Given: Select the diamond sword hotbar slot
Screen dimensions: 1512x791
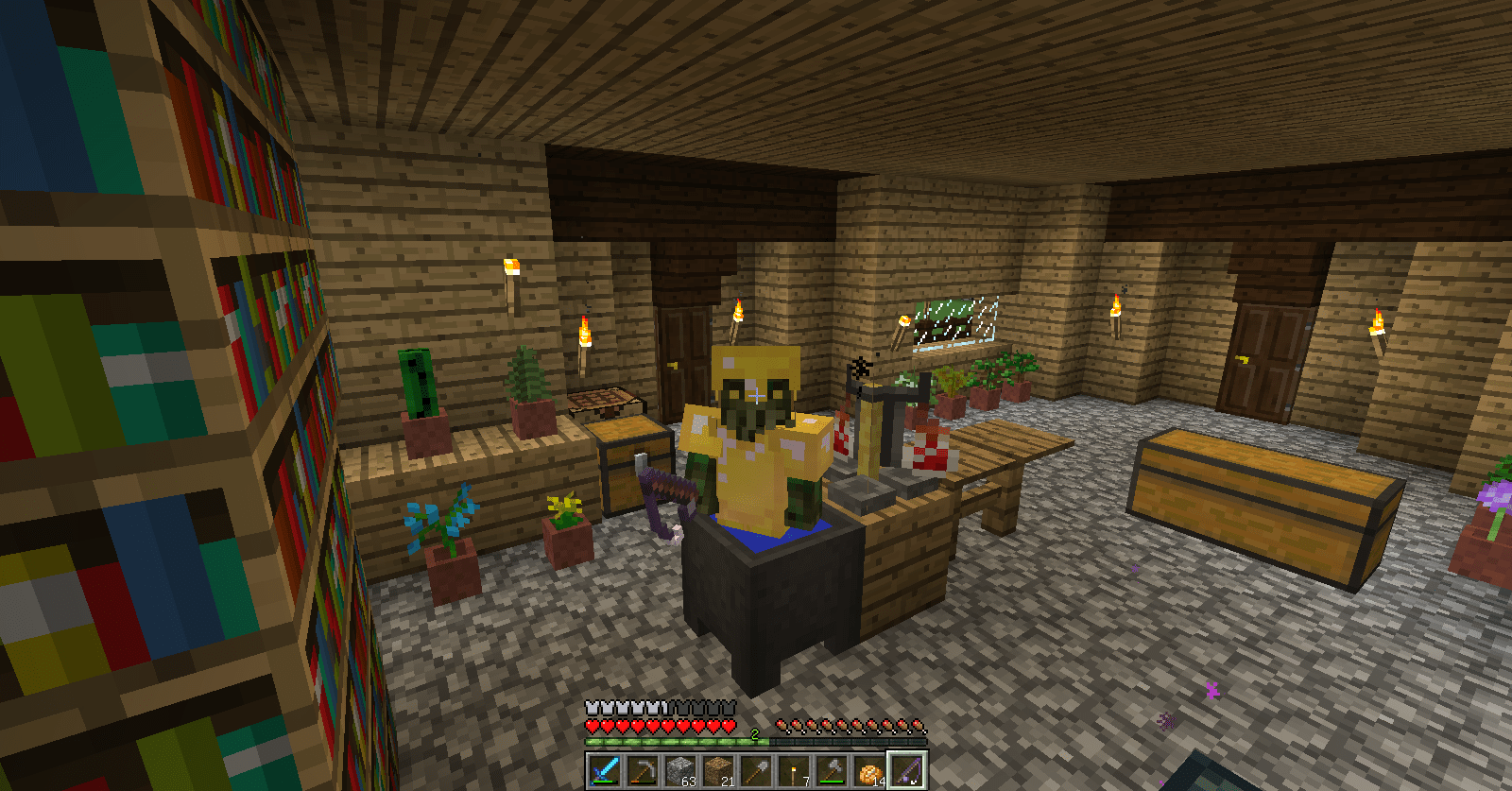Looking at the screenshot, I should (x=605, y=770).
